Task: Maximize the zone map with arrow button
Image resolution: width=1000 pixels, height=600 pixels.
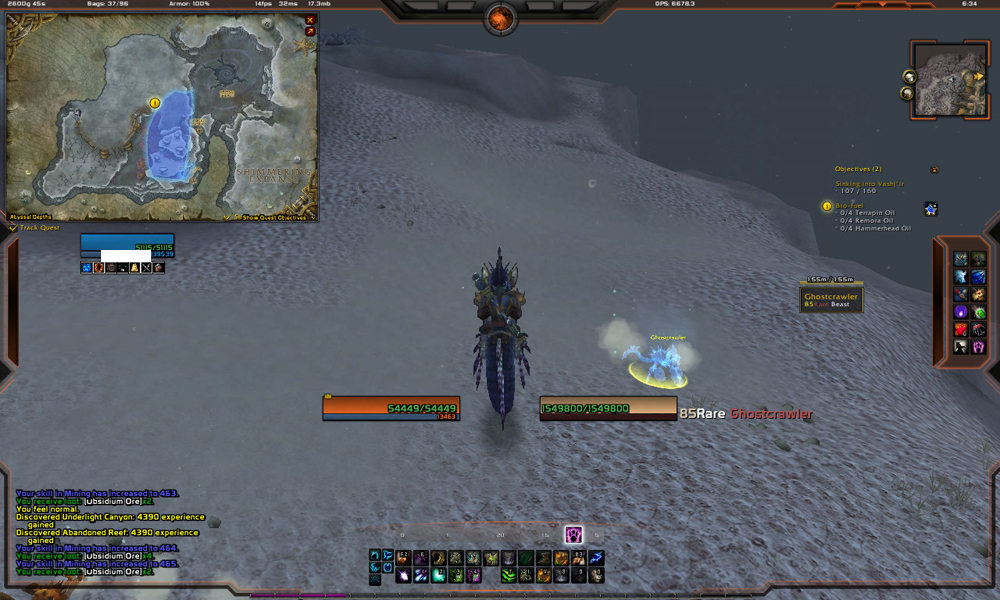Action: [310, 31]
